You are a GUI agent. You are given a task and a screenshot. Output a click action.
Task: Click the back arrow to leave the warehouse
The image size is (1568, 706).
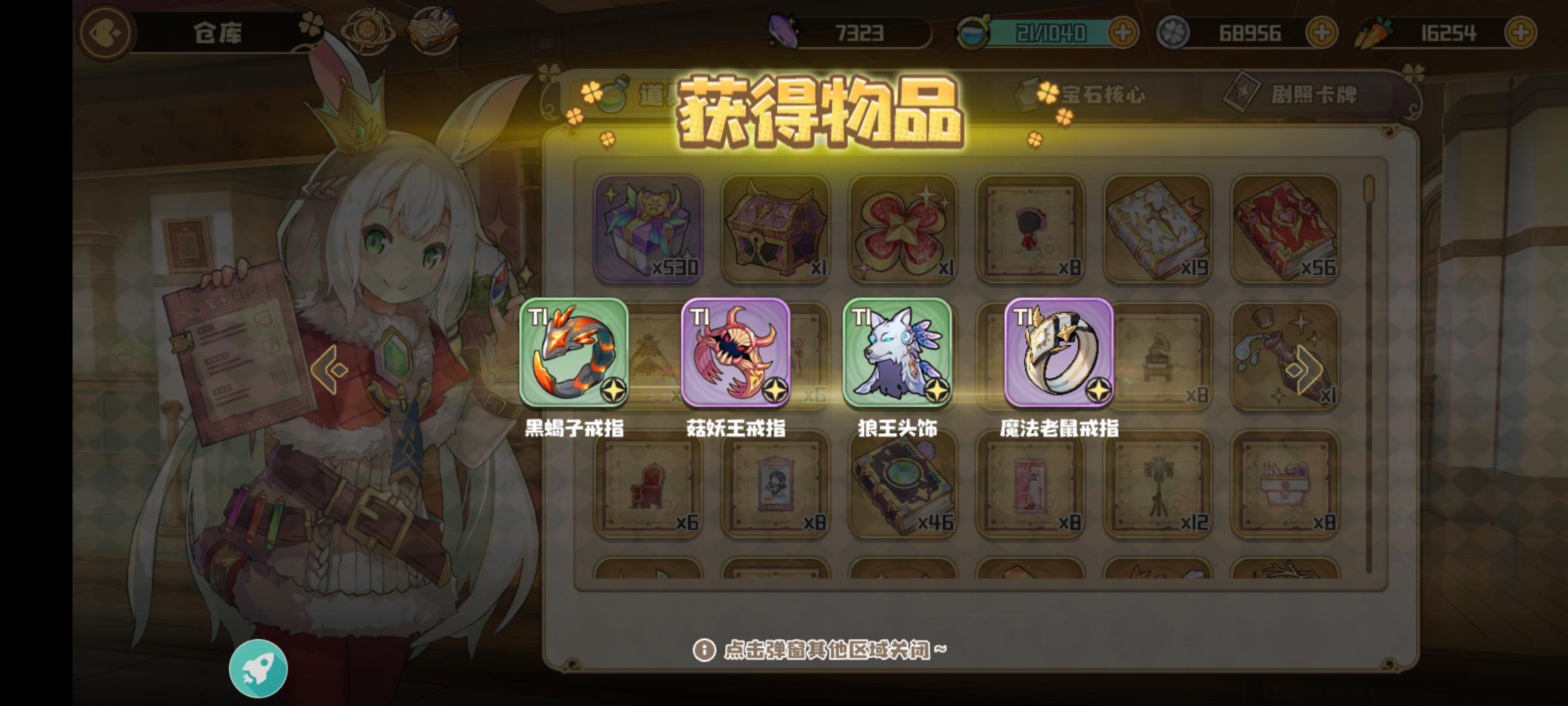(106, 31)
